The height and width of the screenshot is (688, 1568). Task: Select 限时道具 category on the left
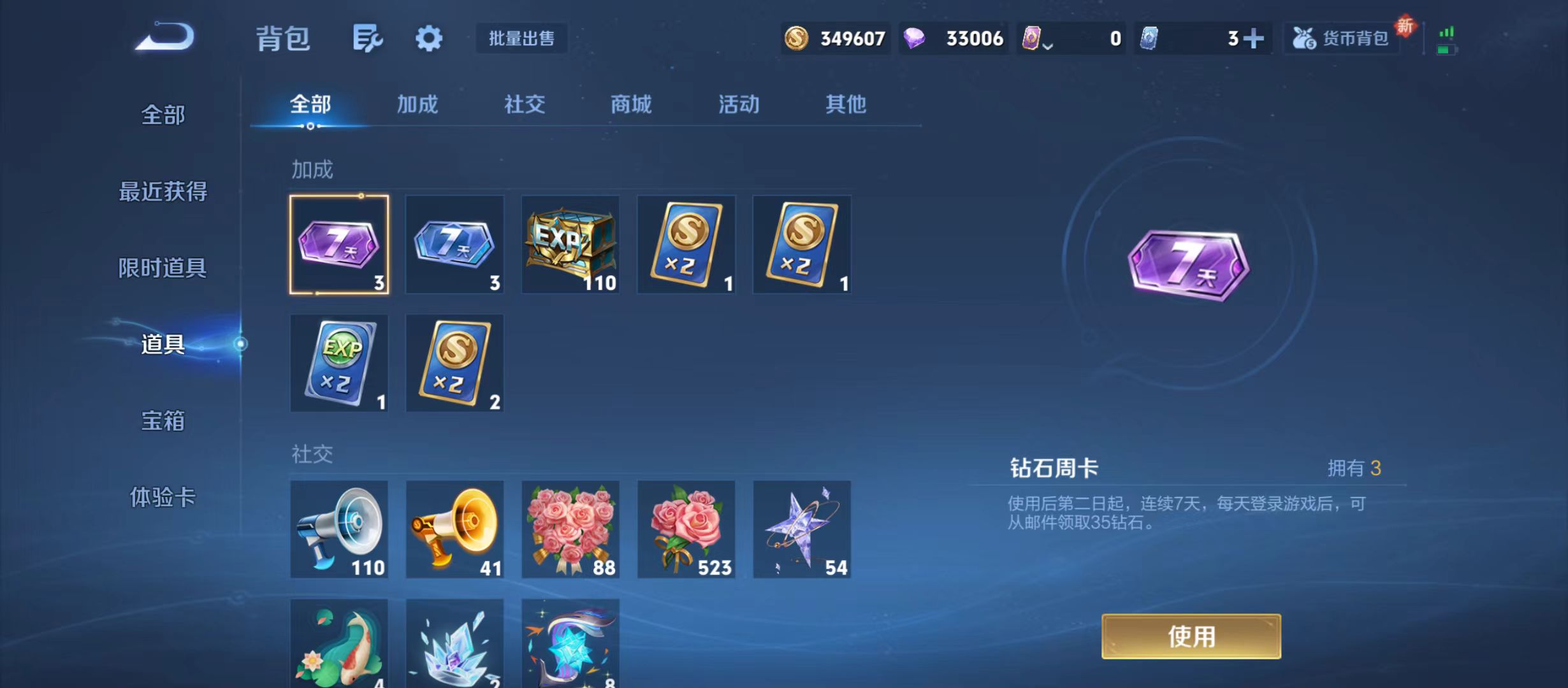click(x=164, y=268)
